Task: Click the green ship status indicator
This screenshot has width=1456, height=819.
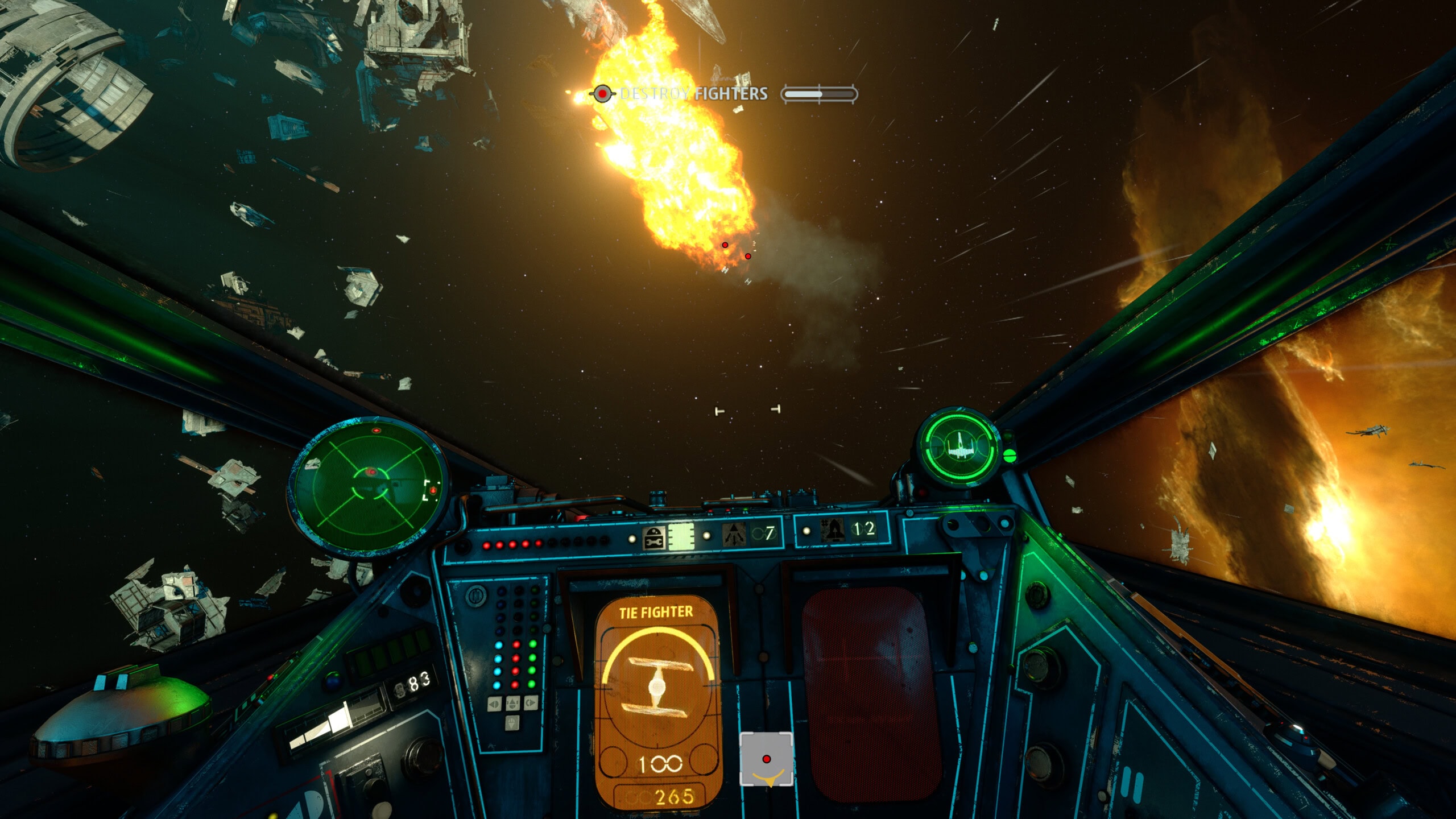Action: [961, 448]
